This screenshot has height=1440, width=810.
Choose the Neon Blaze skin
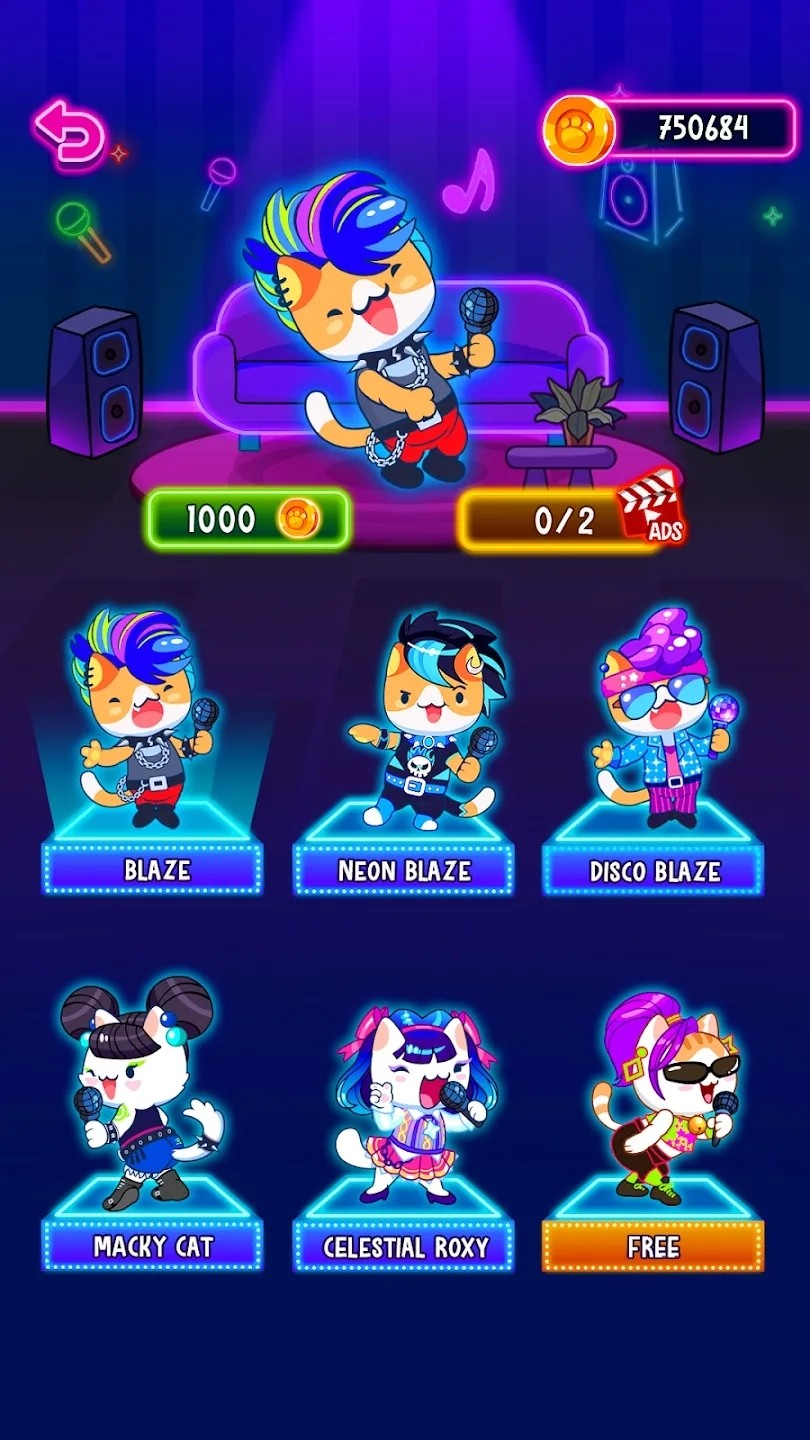(x=403, y=750)
